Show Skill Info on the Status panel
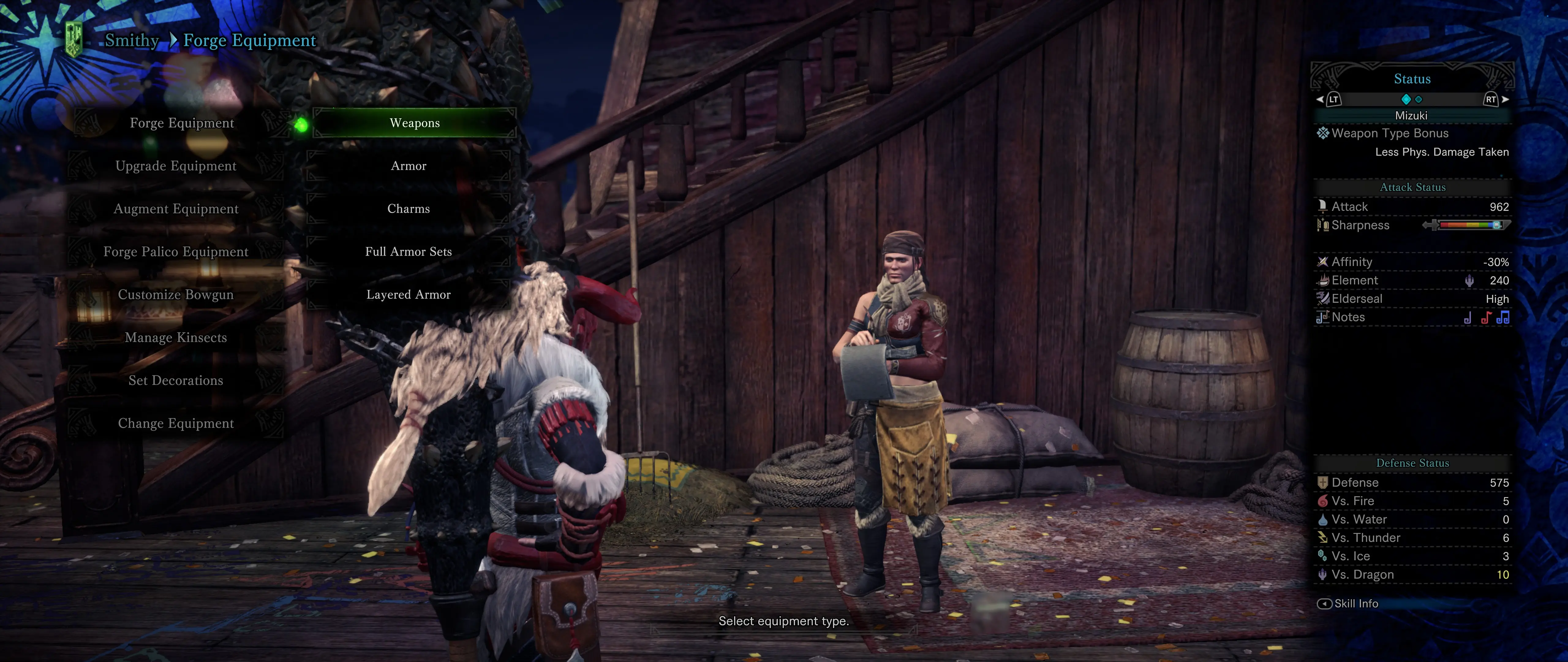Image resolution: width=1568 pixels, height=662 pixels. tap(1348, 603)
